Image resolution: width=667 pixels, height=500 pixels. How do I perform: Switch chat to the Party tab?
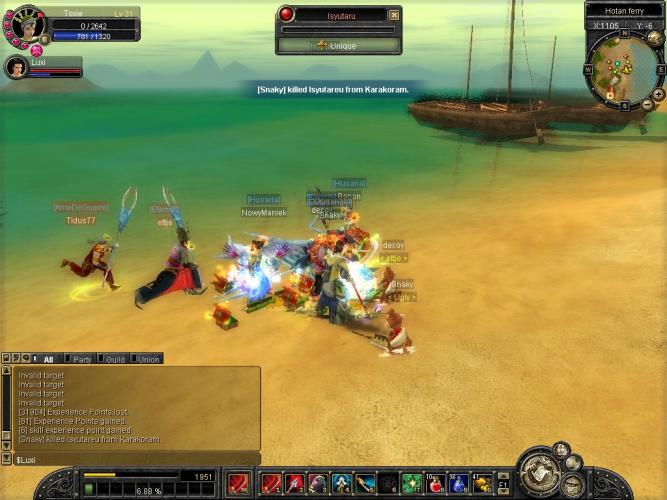click(82, 359)
